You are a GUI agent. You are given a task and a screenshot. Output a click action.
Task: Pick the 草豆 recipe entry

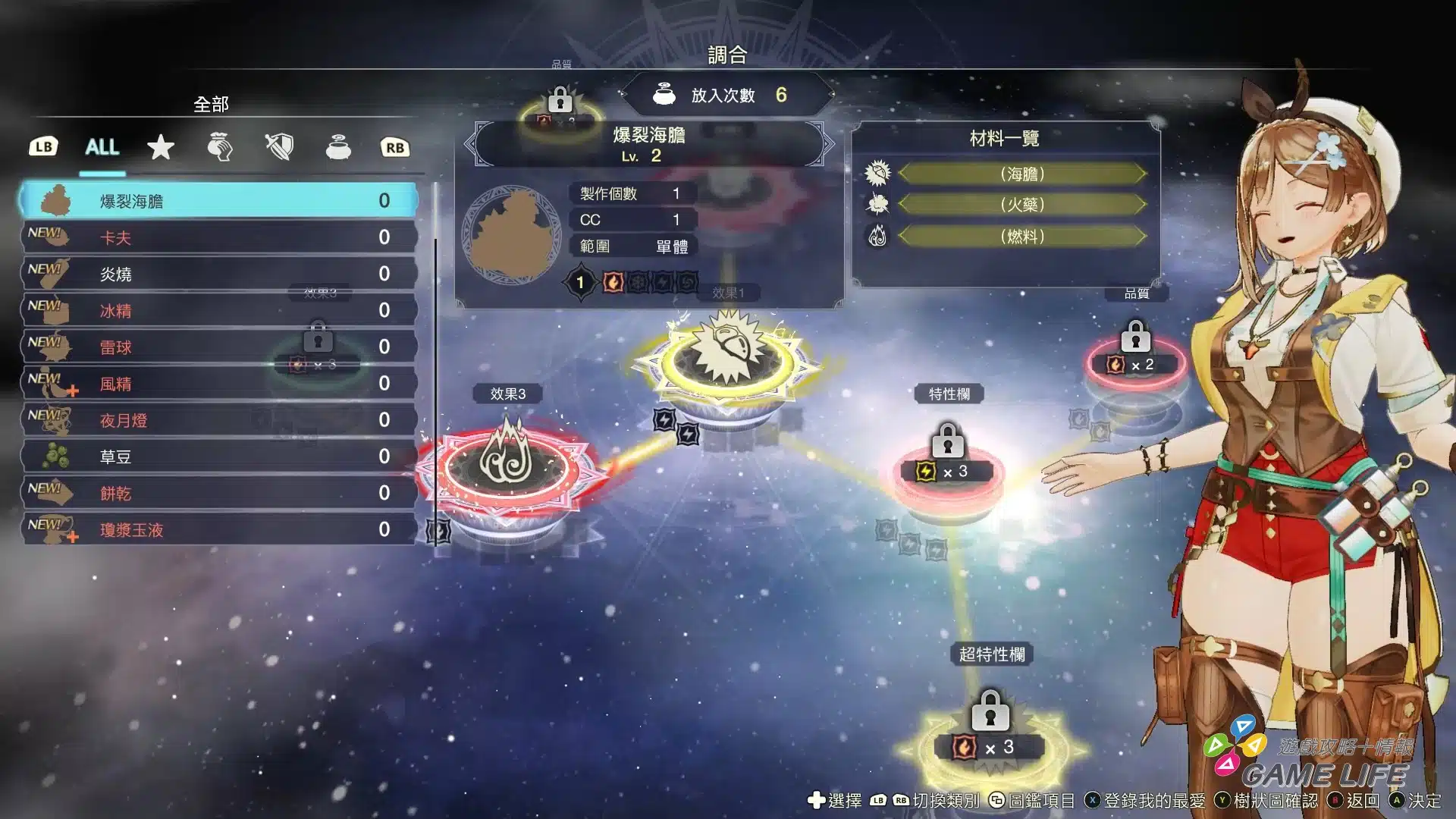pyautogui.click(x=218, y=457)
